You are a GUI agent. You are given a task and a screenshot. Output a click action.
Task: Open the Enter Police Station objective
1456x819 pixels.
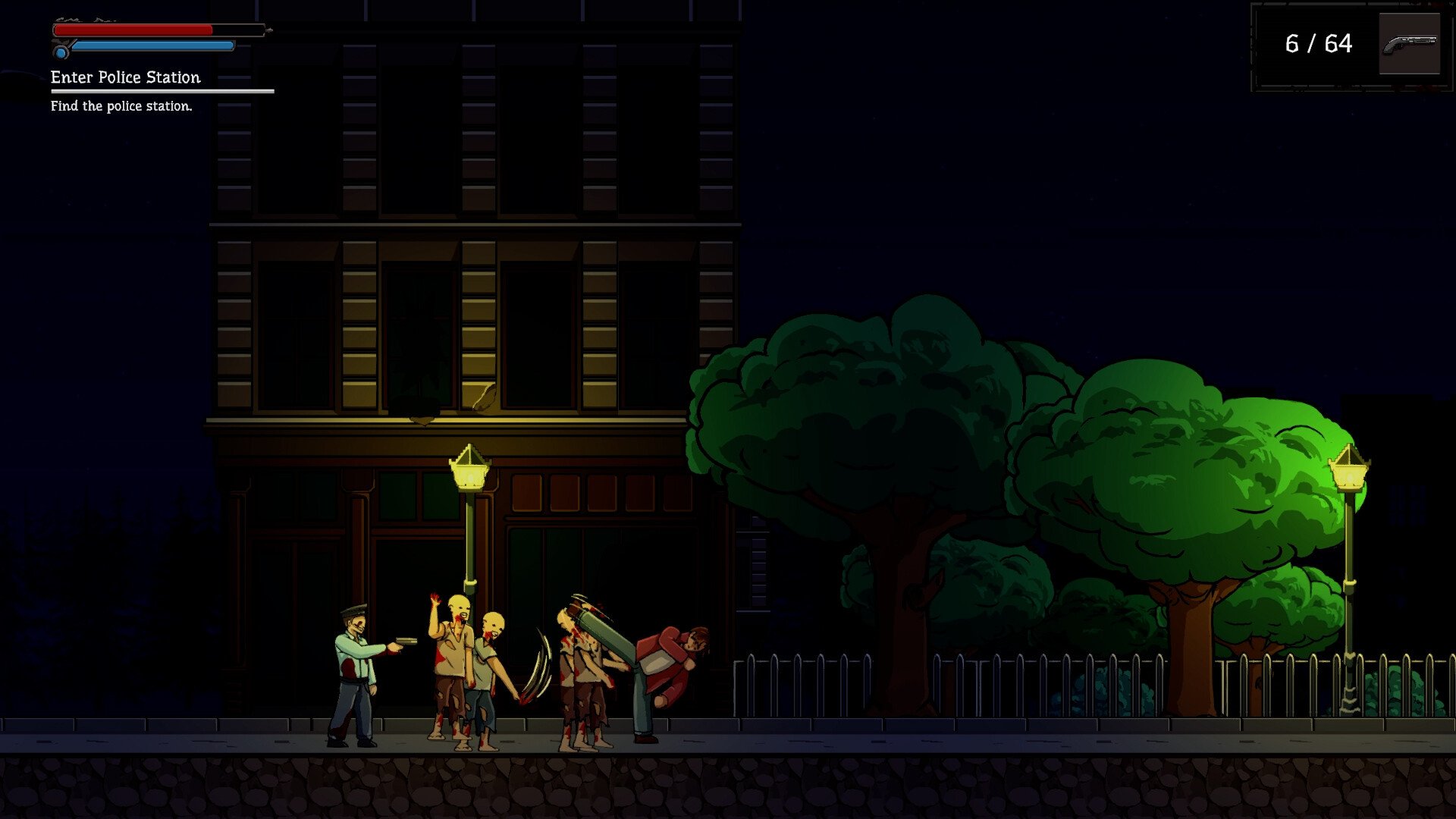click(x=126, y=77)
